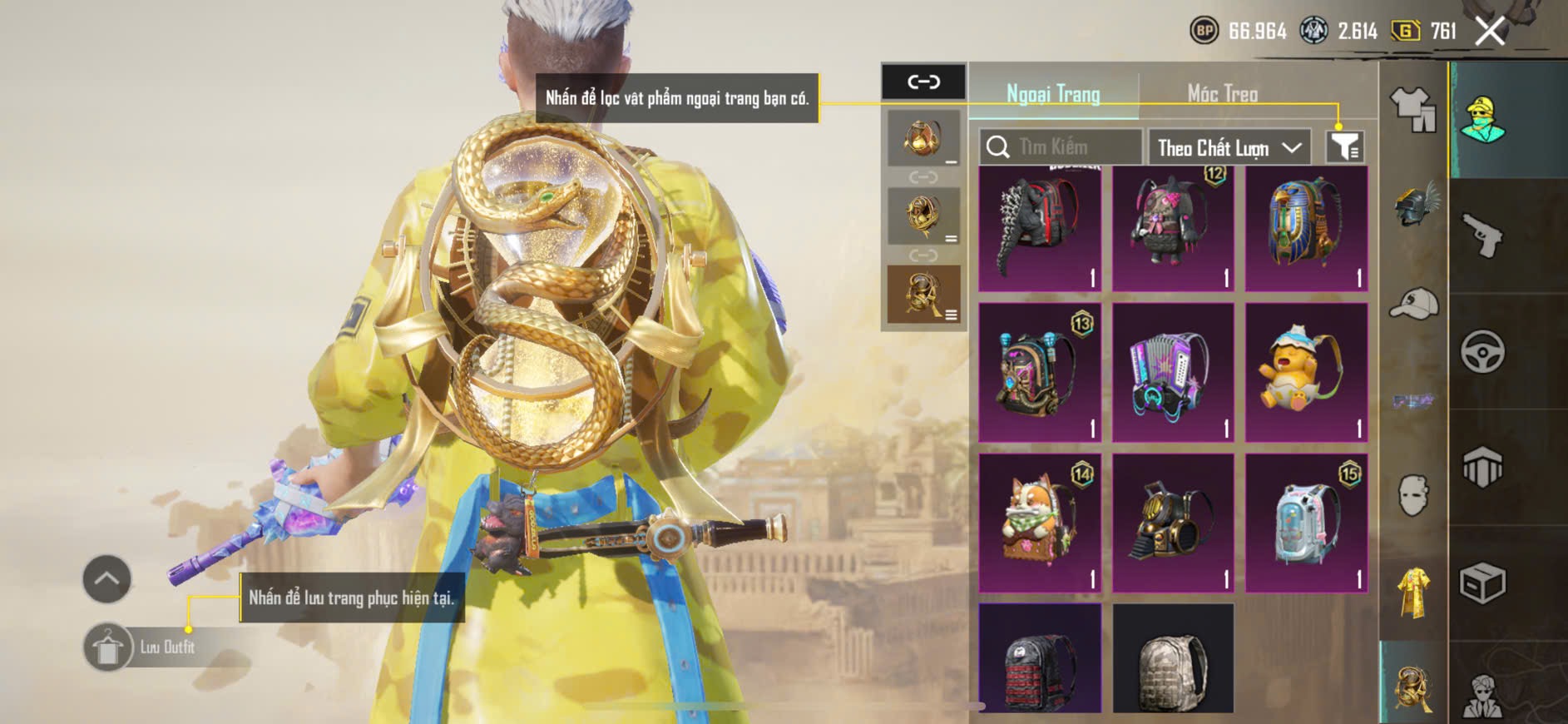Open the Theo Chất Lượng sort dropdown
Image resolution: width=1568 pixels, height=724 pixels.
(x=1229, y=148)
